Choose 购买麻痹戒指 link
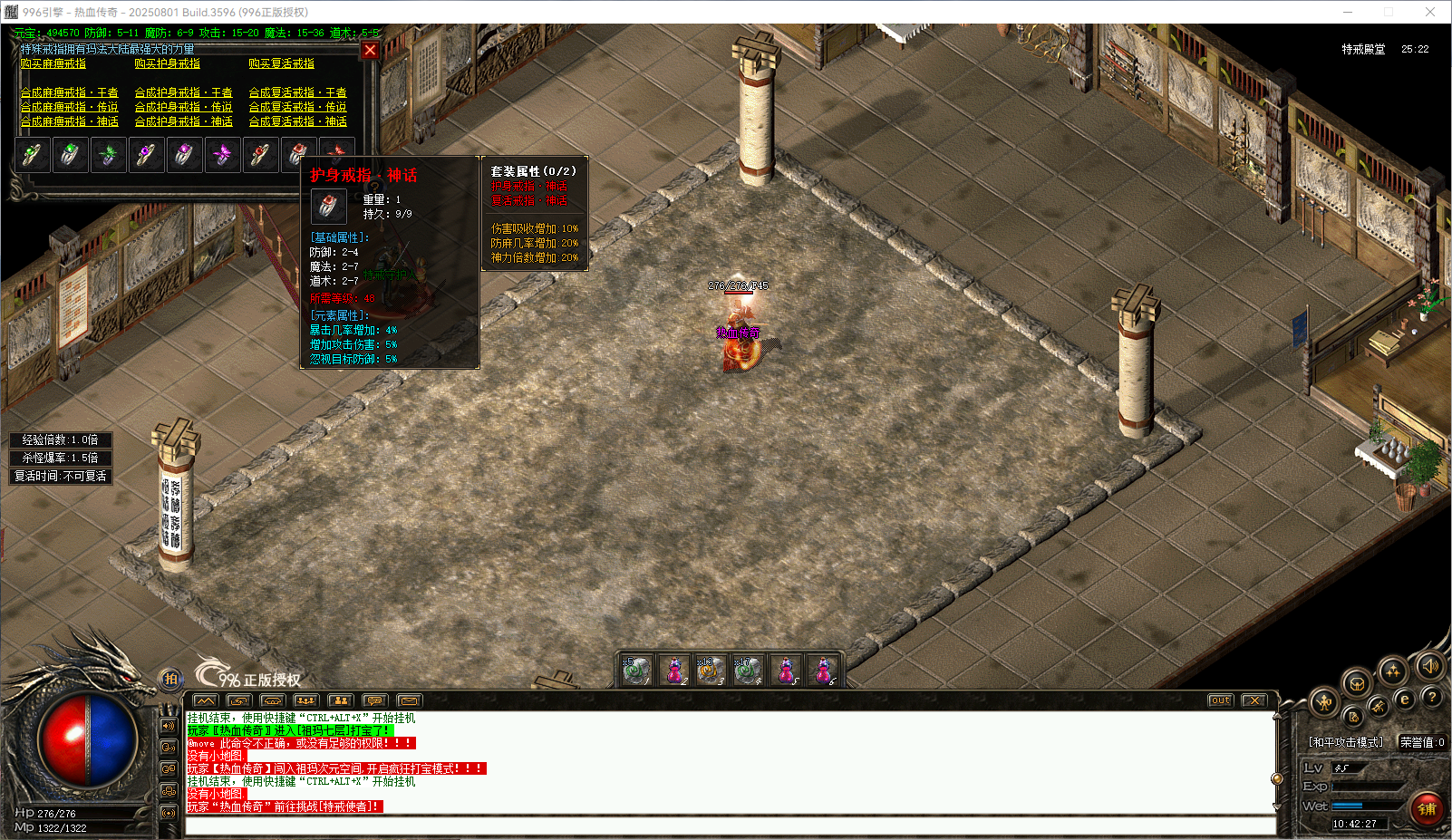 point(53,64)
